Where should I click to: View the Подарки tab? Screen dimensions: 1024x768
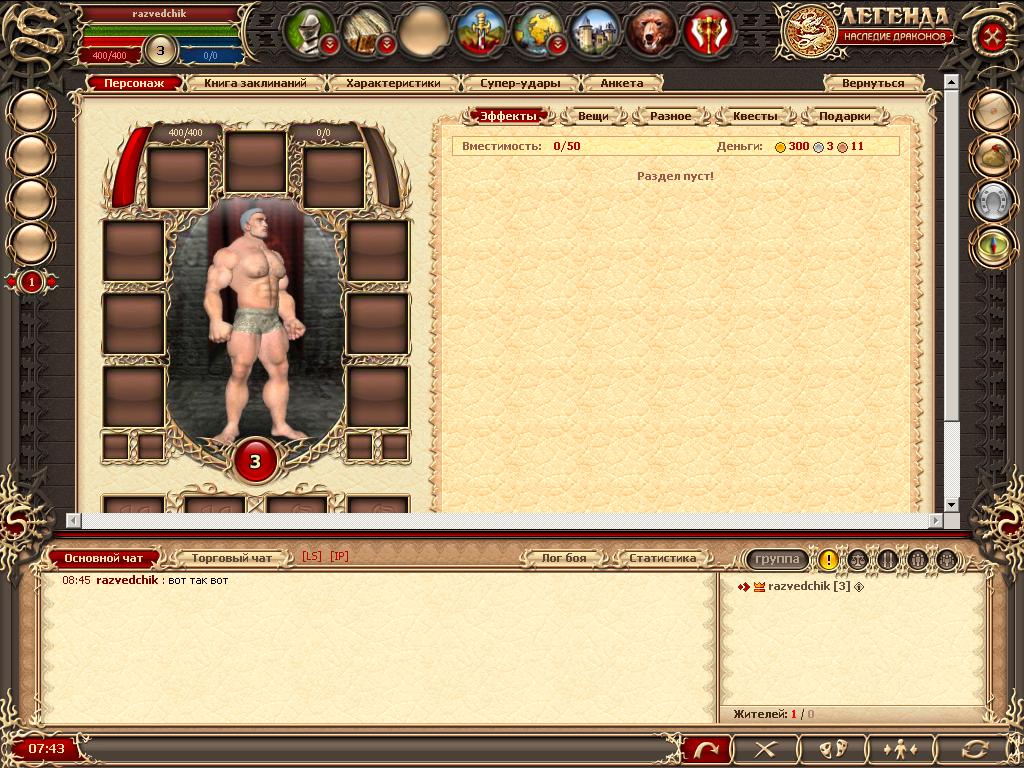pos(844,116)
